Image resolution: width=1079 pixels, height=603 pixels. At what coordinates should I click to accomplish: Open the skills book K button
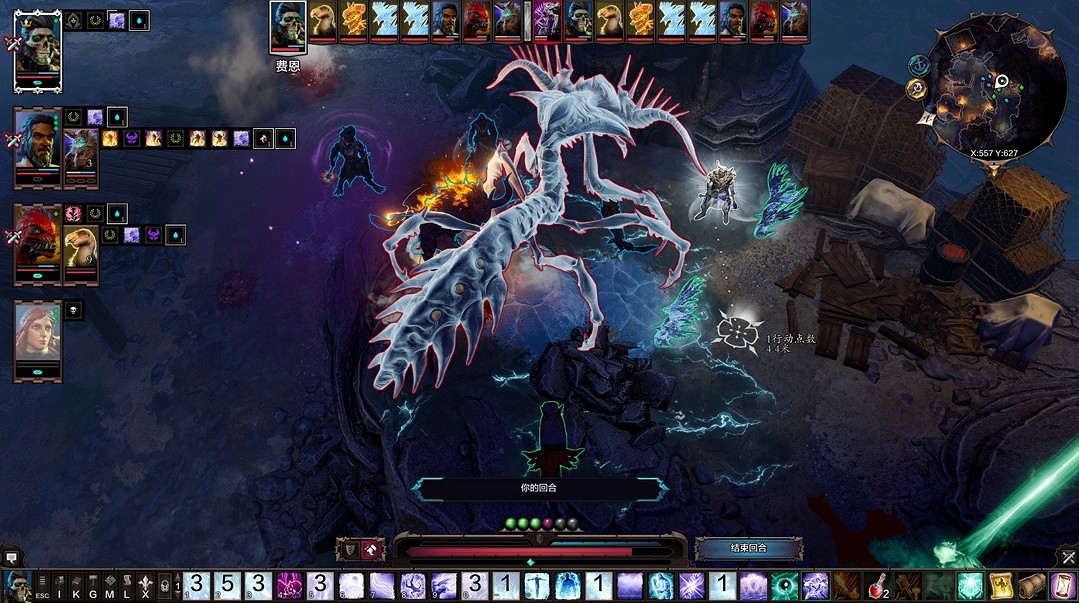(76, 586)
